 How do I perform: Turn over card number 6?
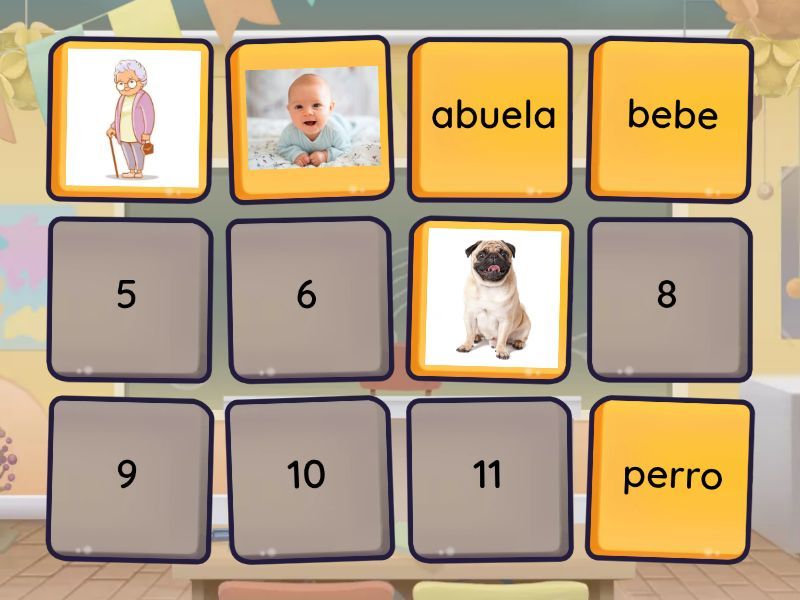pyautogui.click(x=308, y=296)
